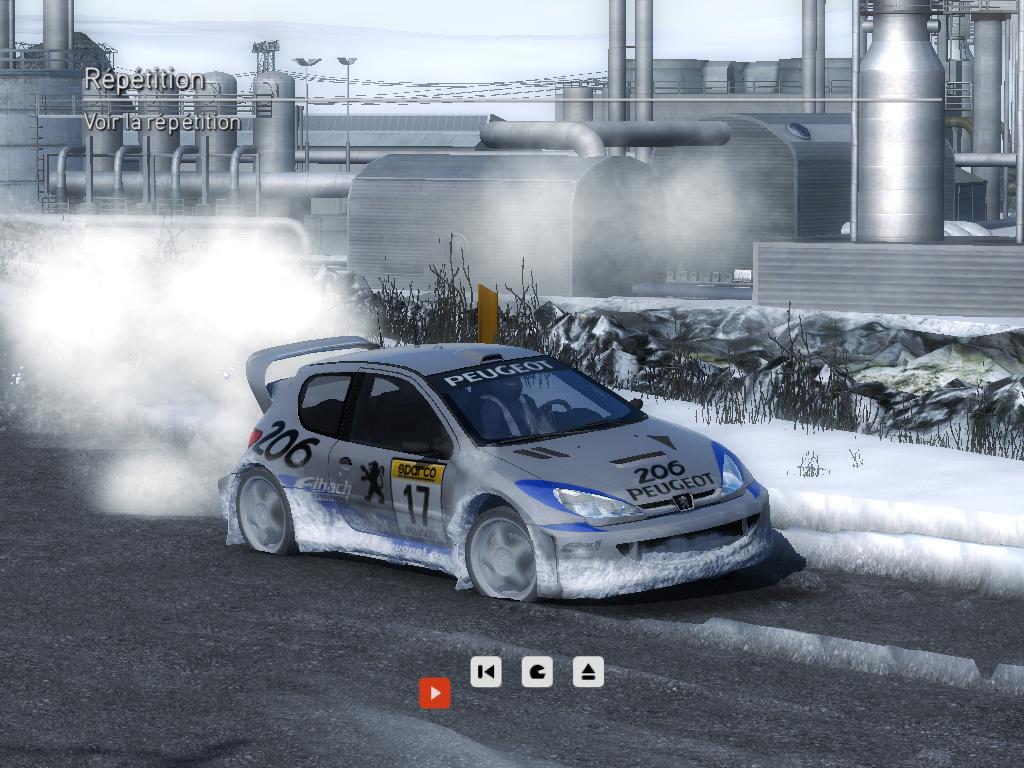Play the replay with the red play button
The height and width of the screenshot is (768, 1024).
point(434,693)
